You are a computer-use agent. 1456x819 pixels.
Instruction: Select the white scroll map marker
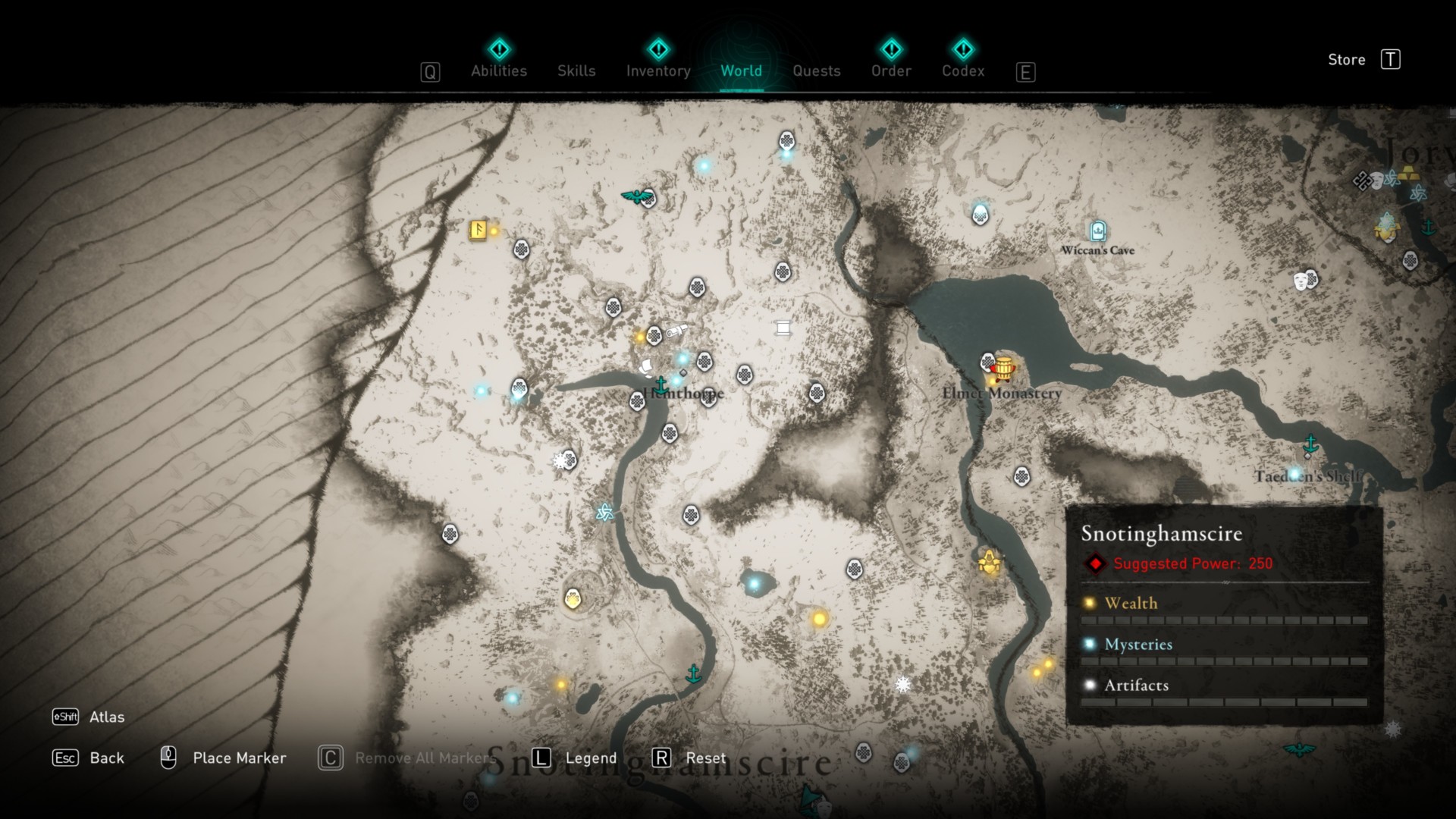point(783,328)
